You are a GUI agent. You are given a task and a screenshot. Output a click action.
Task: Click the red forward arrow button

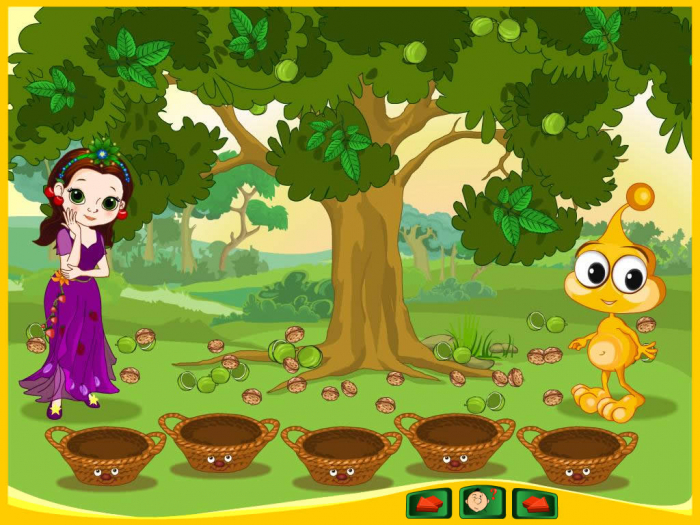point(535,502)
